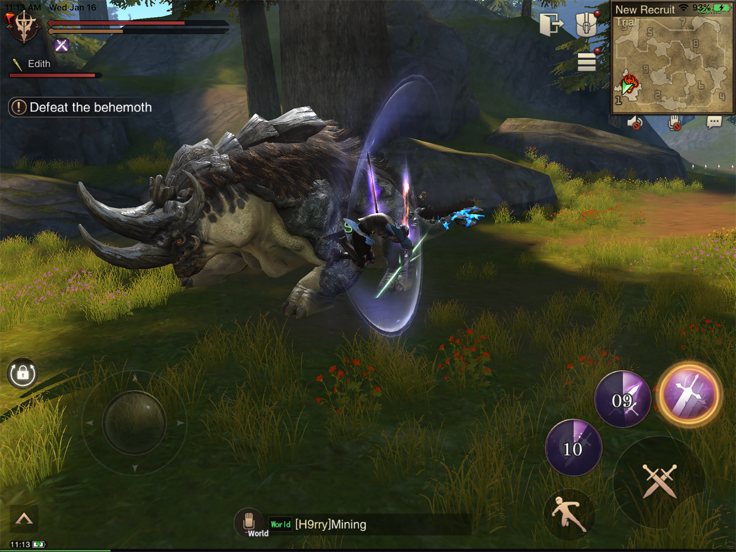
Task: Open the New Recruit Trial minimap
Action: 670,62
